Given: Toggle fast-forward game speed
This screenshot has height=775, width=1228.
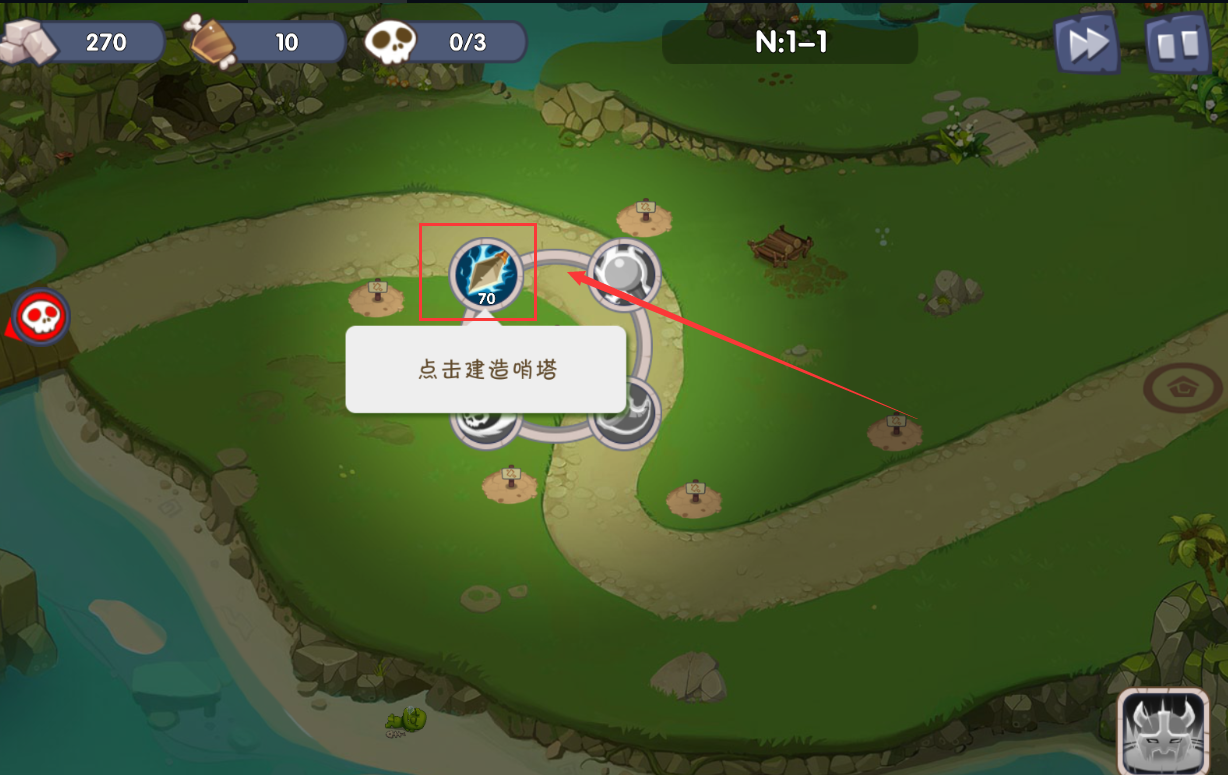Looking at the screenshot, I should pyautogui.click(x=1086, y=43).
